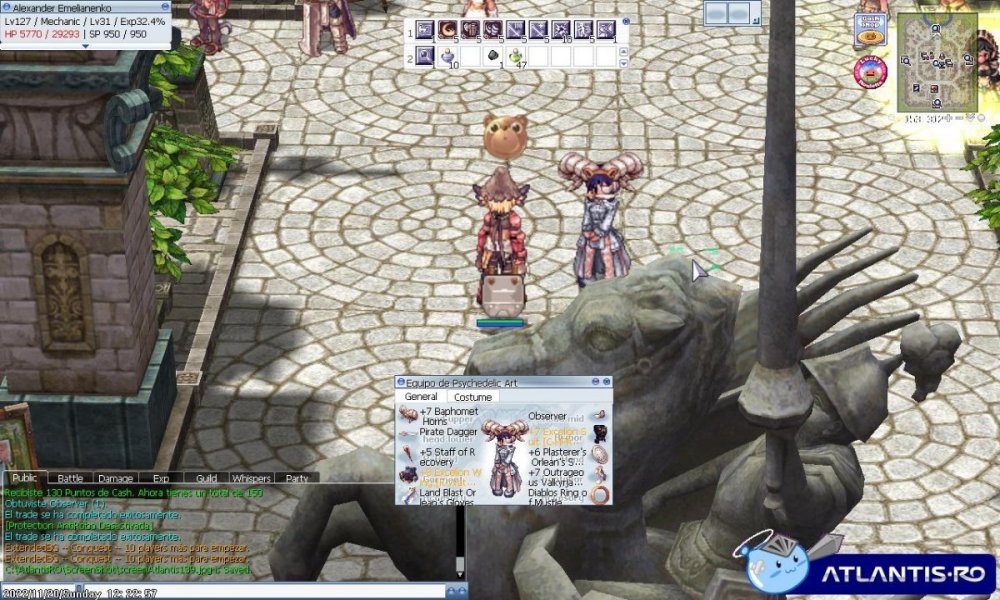Image resolution: width=1000 pixels, height=600 pixels.
Task: Use the green potion with 47 remaining
Action: (x=516, y=56)
